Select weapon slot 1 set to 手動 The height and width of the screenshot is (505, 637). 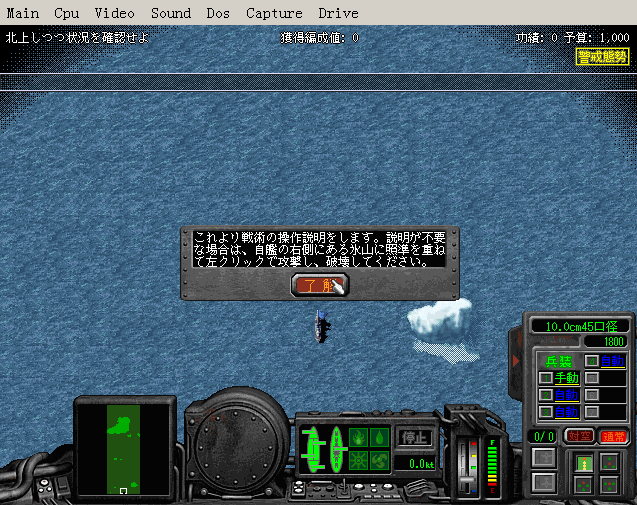coord(566,378)
